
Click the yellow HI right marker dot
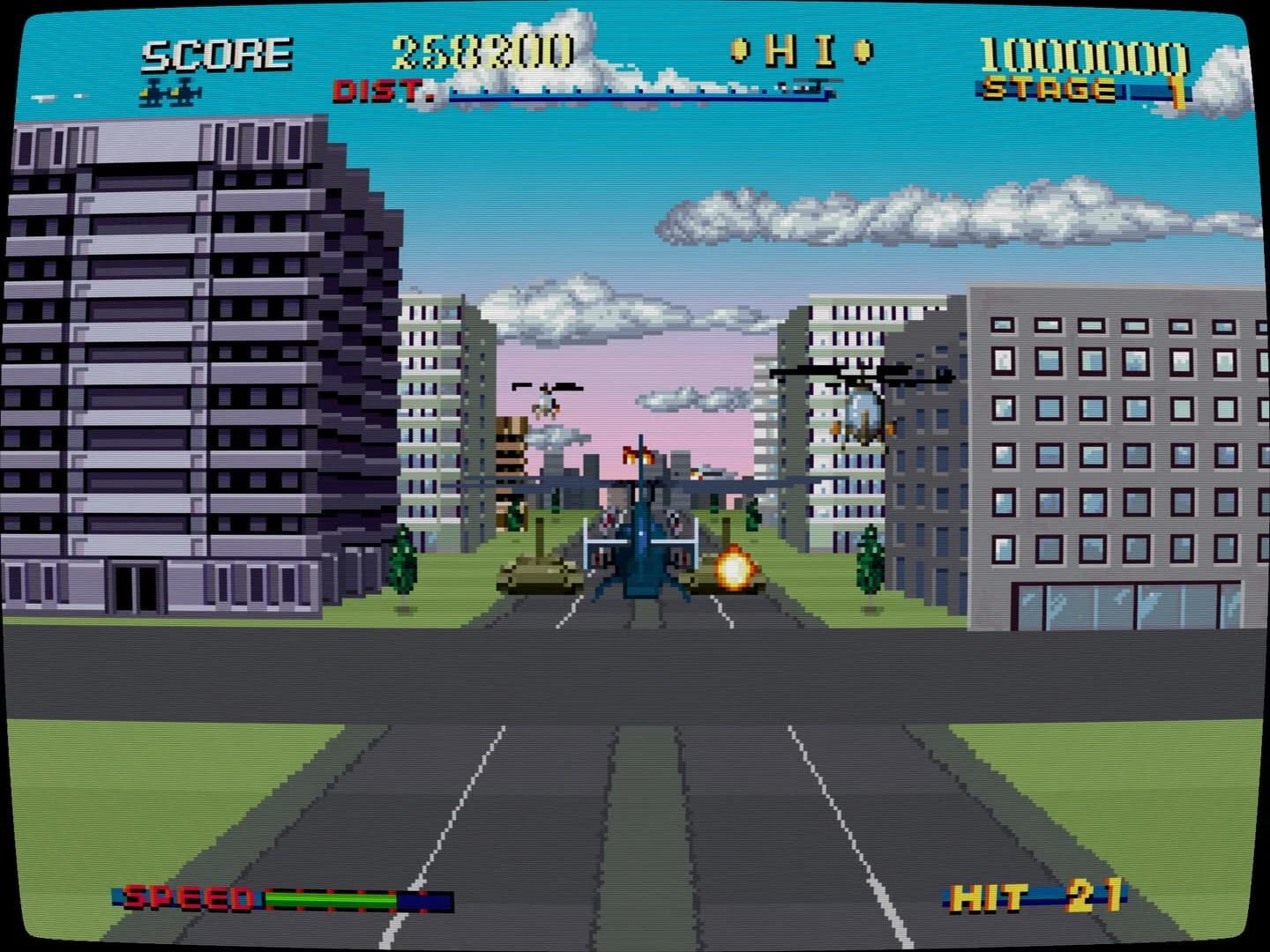pyautogui.click(x=860, y=51)
